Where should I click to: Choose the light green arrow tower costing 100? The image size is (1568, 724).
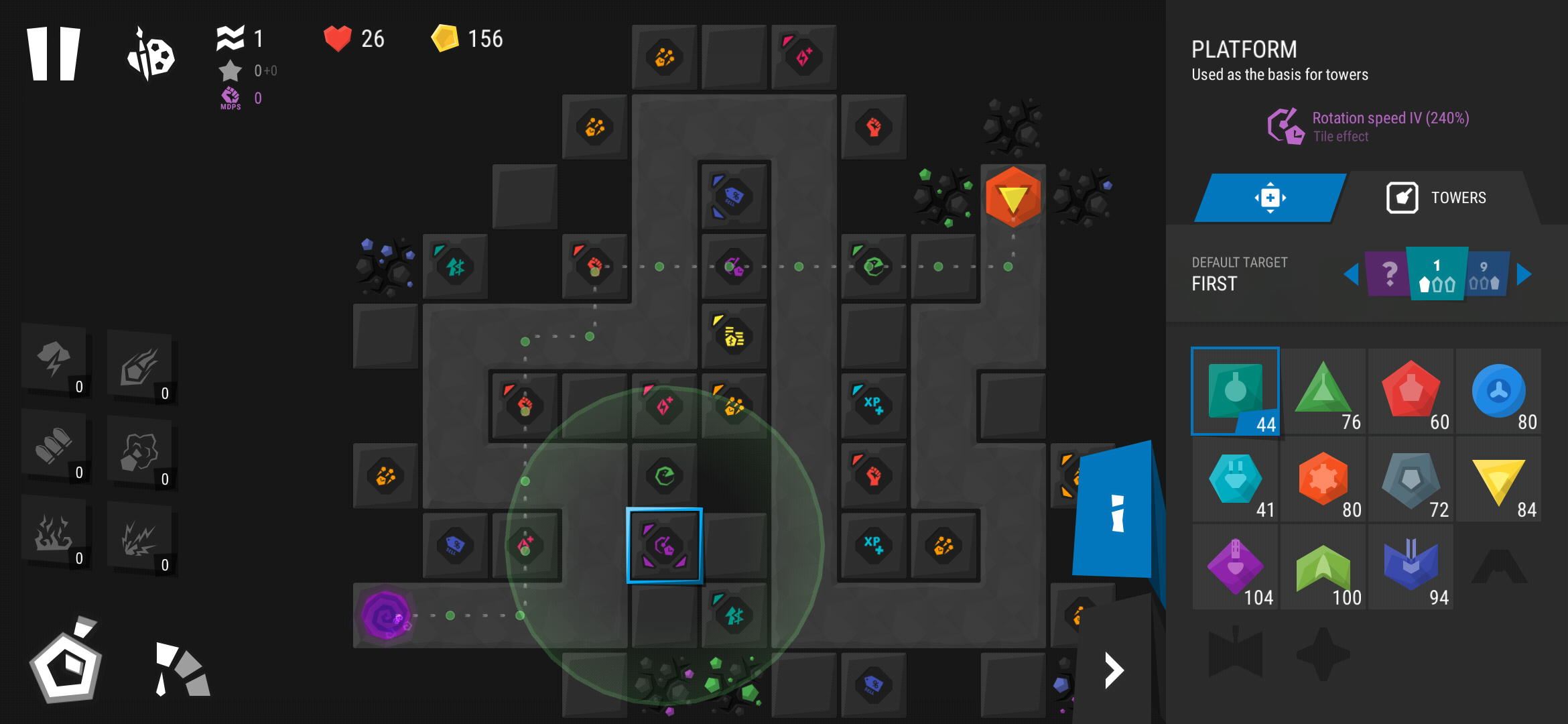point(1323,567)
